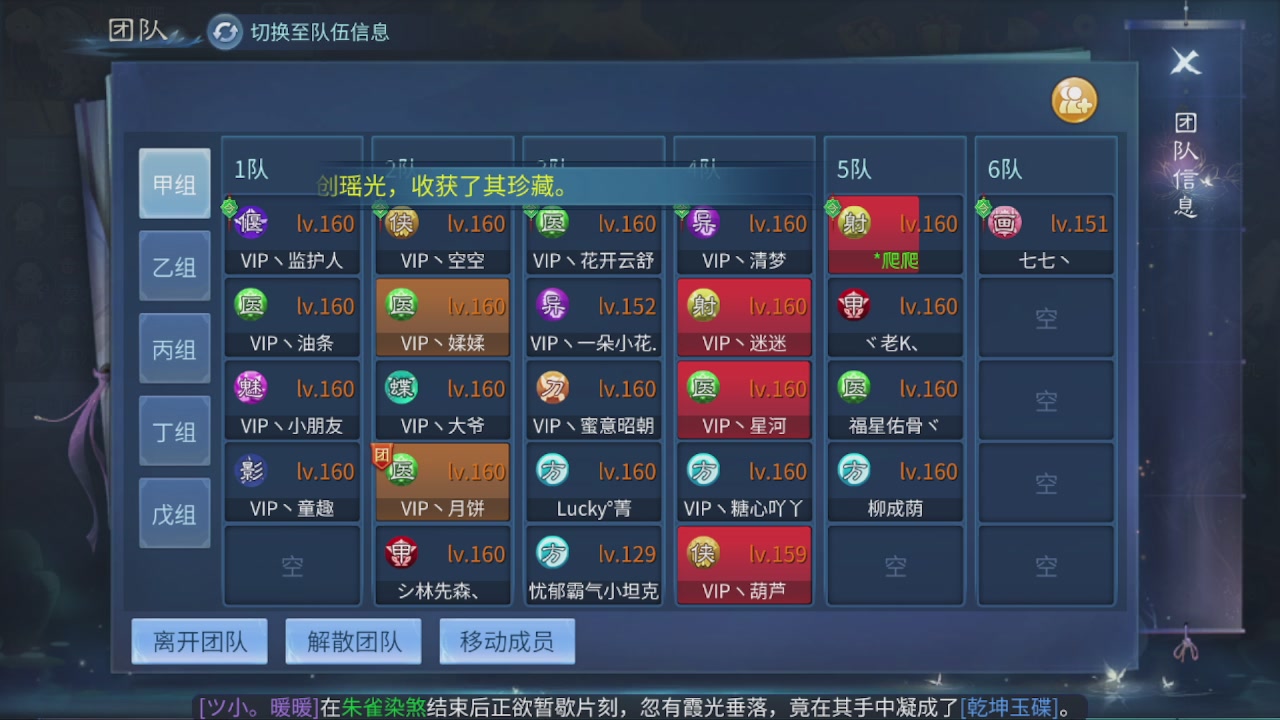
Task: Click the 画 class icon on 七七丶's card
Action: pos(1005,224)
